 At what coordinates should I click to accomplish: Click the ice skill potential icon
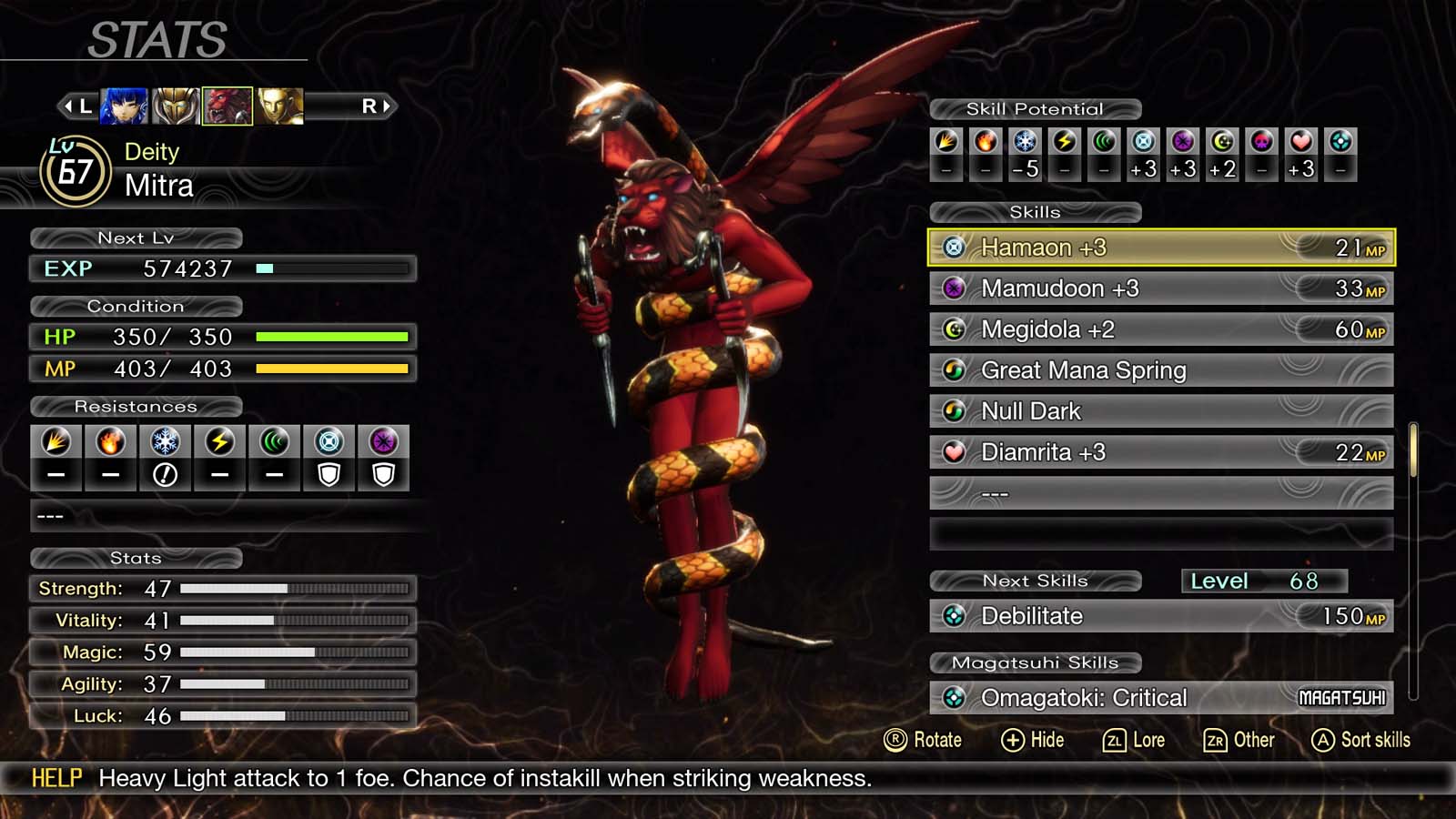pyautogui.click(x=1026, y=142)
